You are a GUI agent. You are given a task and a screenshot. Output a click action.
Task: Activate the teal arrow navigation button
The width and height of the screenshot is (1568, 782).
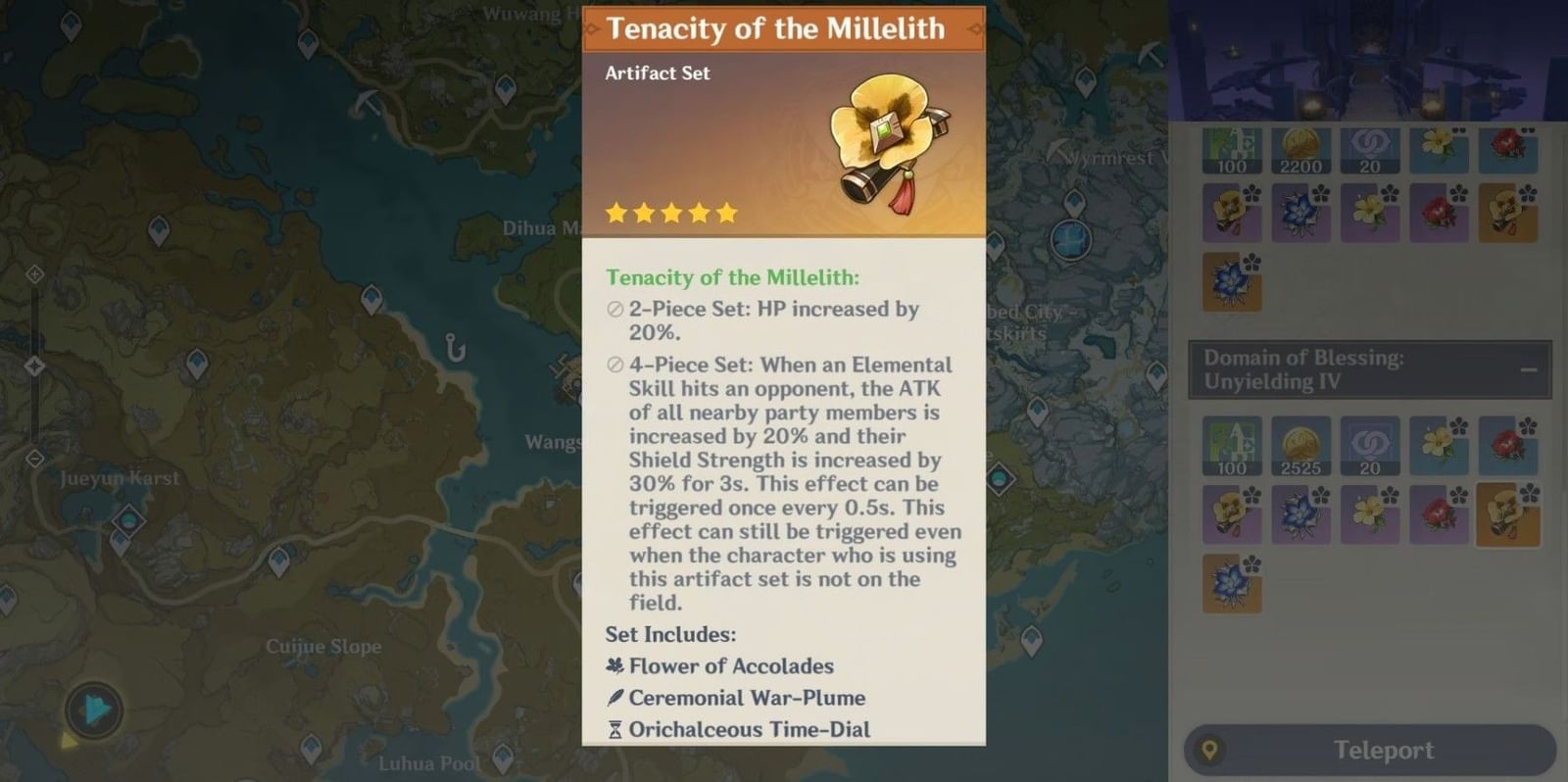click(94, 709)
